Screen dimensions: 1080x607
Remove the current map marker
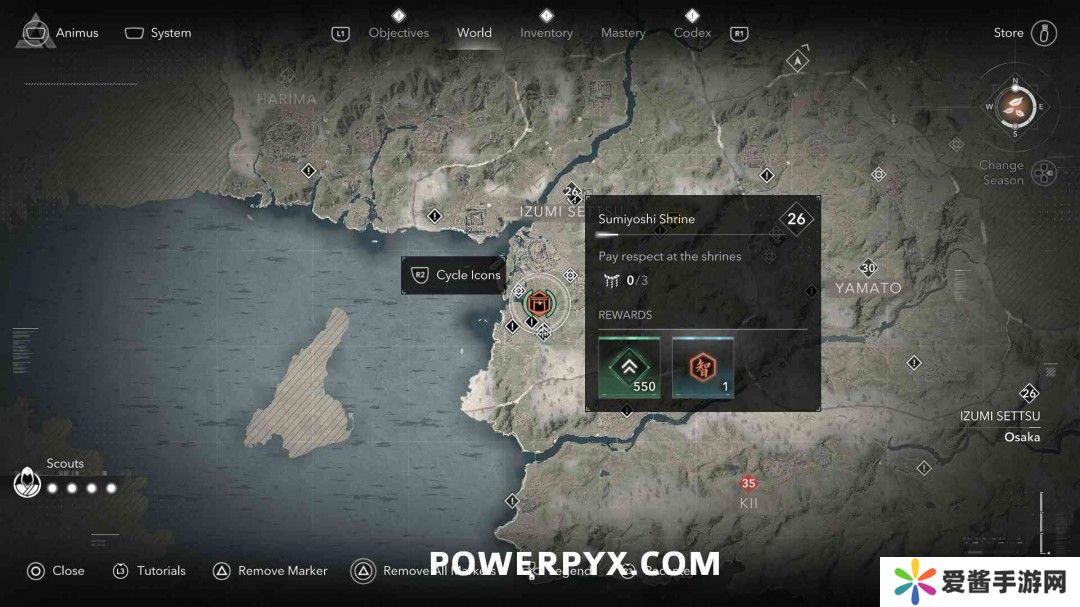coord(270,571)
